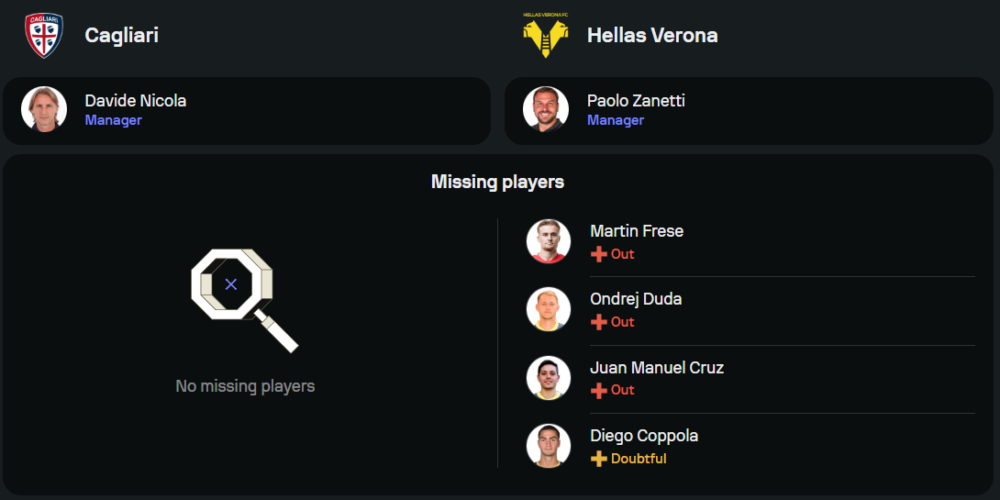Image resolution: width=1000 pixels, height=500 pixels.
Task: Click Paolo Zanetti's portrait photo
Action: pyautogui.click(x=546, y=110)
